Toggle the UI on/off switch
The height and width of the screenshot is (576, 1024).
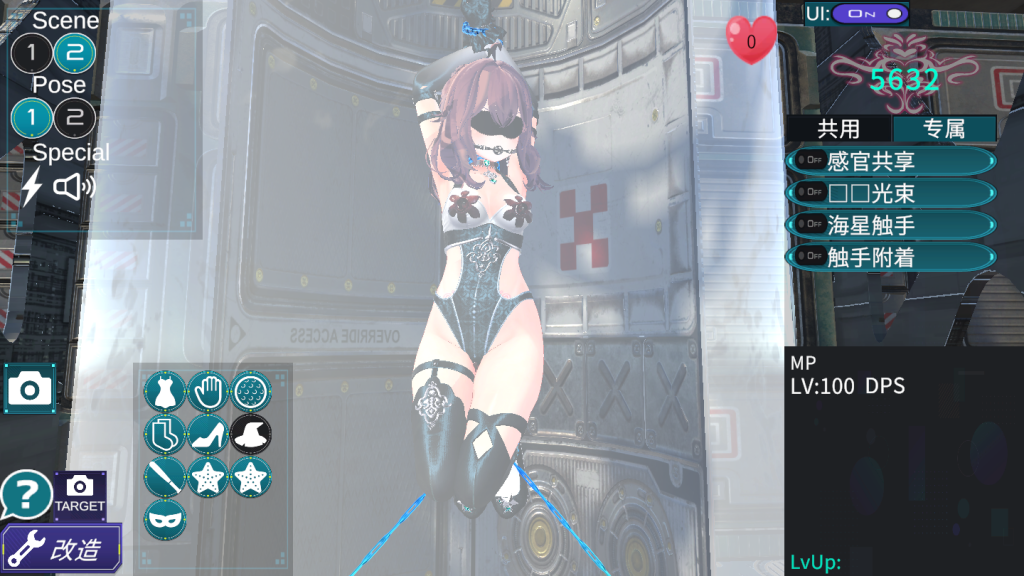[869, 14]
